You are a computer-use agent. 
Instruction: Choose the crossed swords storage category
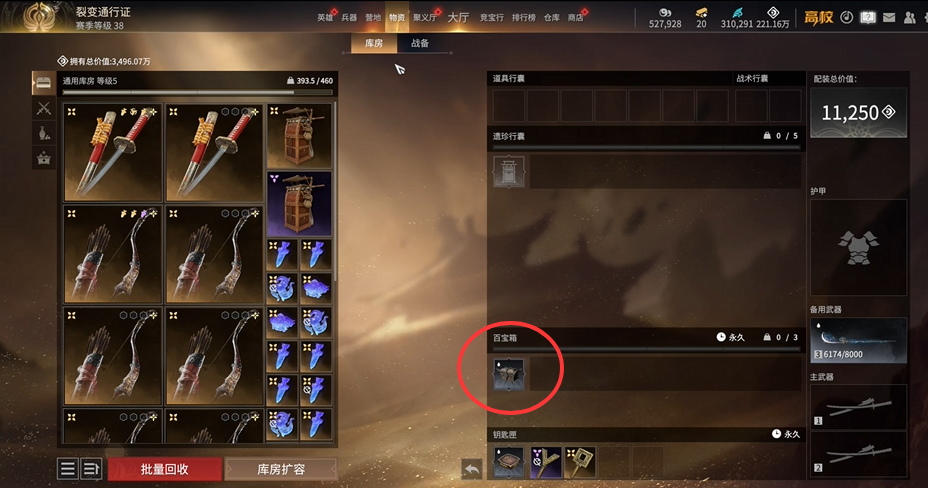(44, 108)
